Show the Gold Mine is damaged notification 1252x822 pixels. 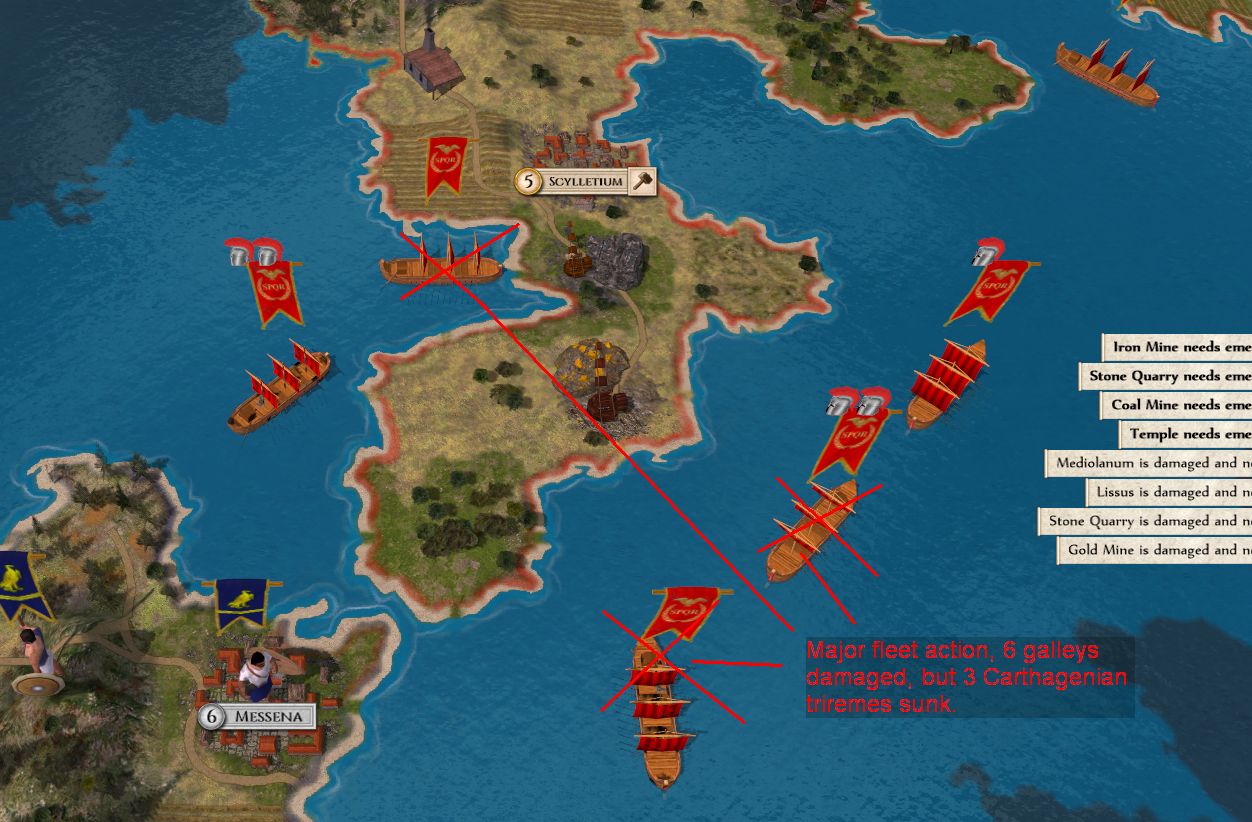coord(1157,550)
